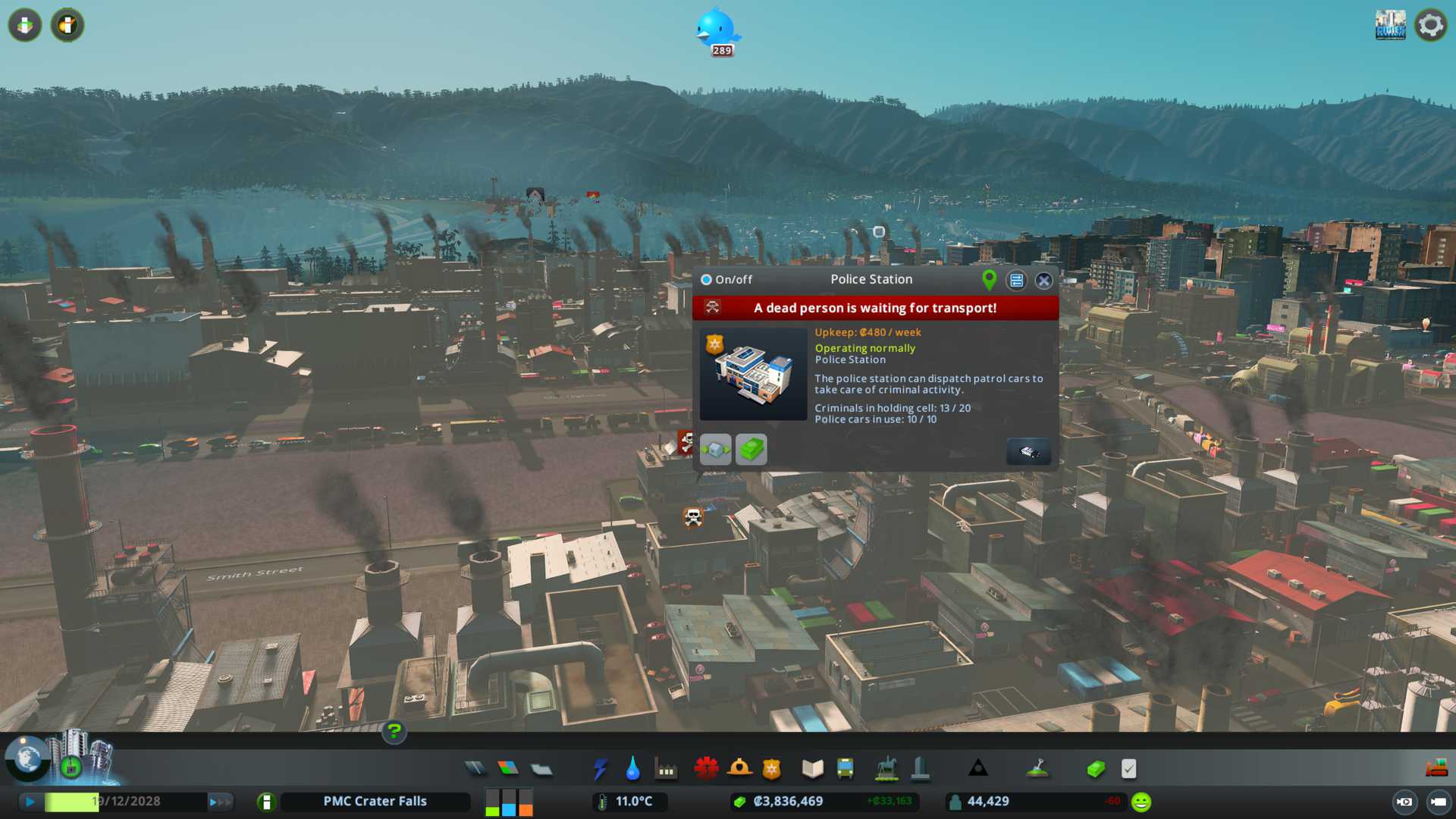Screen dimensions: 1456x819
Task: Open the Roads build menu
Action: click(475, 769)
